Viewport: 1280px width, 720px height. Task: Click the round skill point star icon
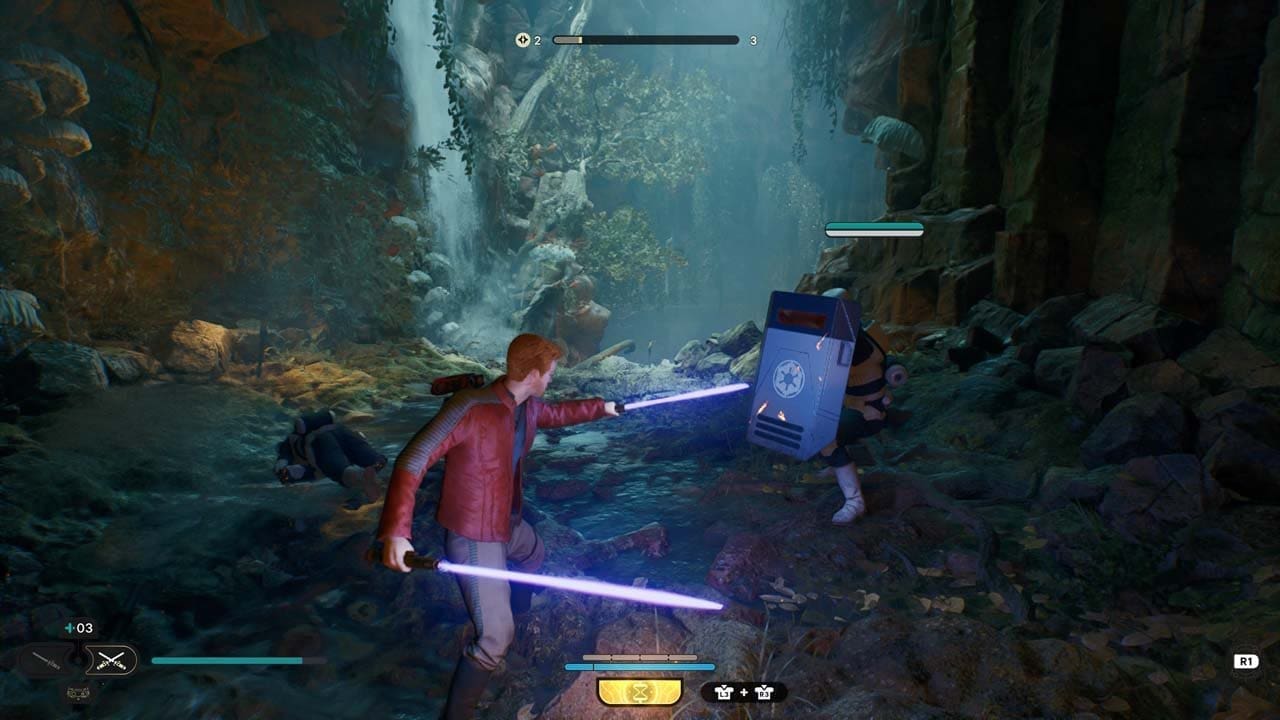pyautogui.click(x=522, y=42)
